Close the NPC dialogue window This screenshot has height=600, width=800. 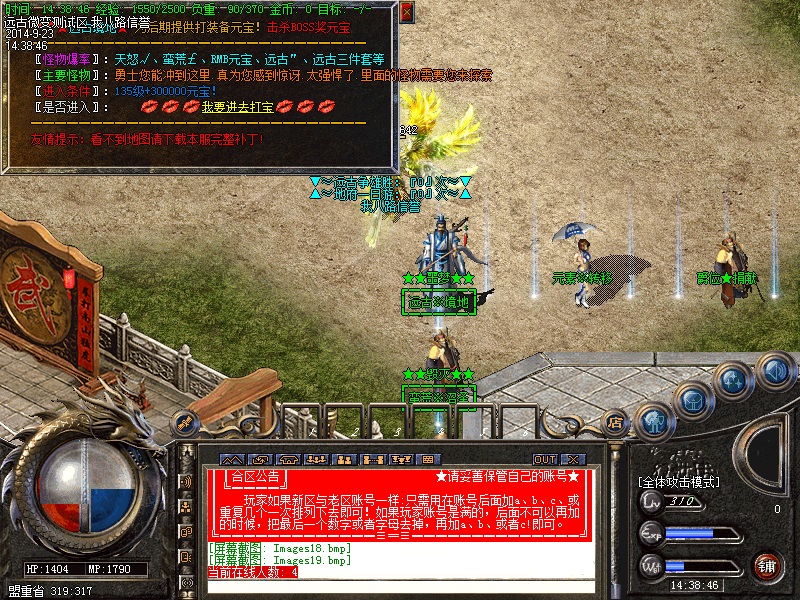pos(406,13)
